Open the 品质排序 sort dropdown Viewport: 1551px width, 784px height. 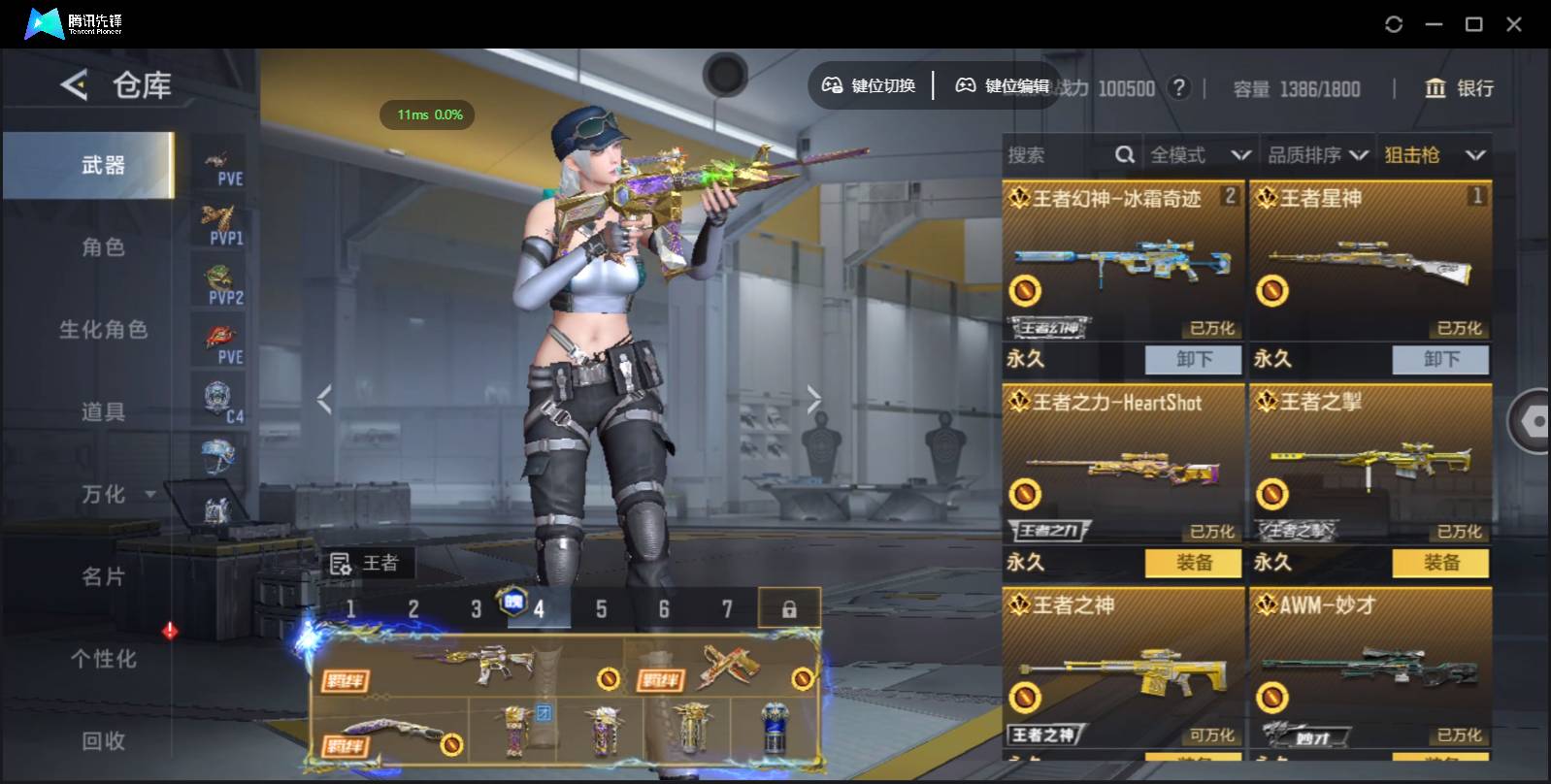pos(1317,155)
